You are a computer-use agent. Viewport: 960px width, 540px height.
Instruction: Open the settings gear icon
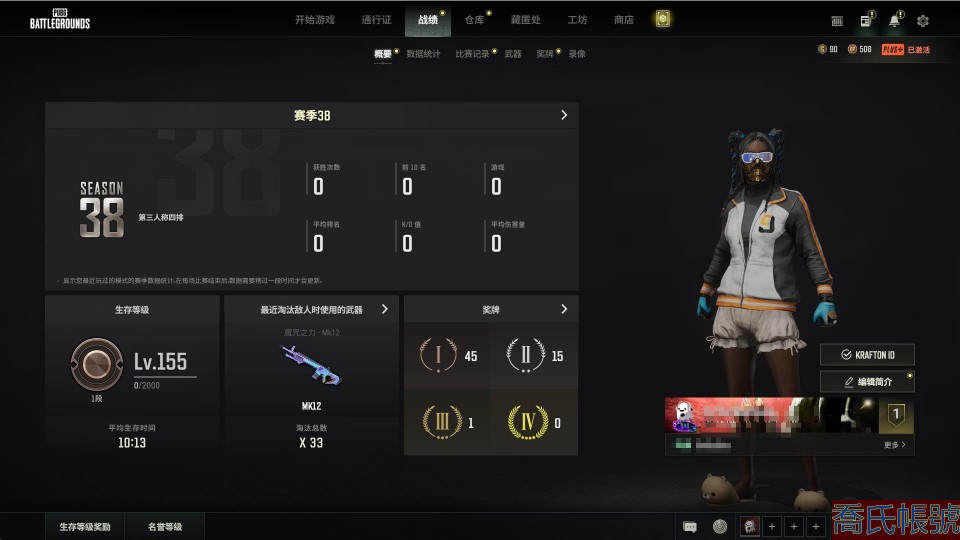tap(923, 21)
